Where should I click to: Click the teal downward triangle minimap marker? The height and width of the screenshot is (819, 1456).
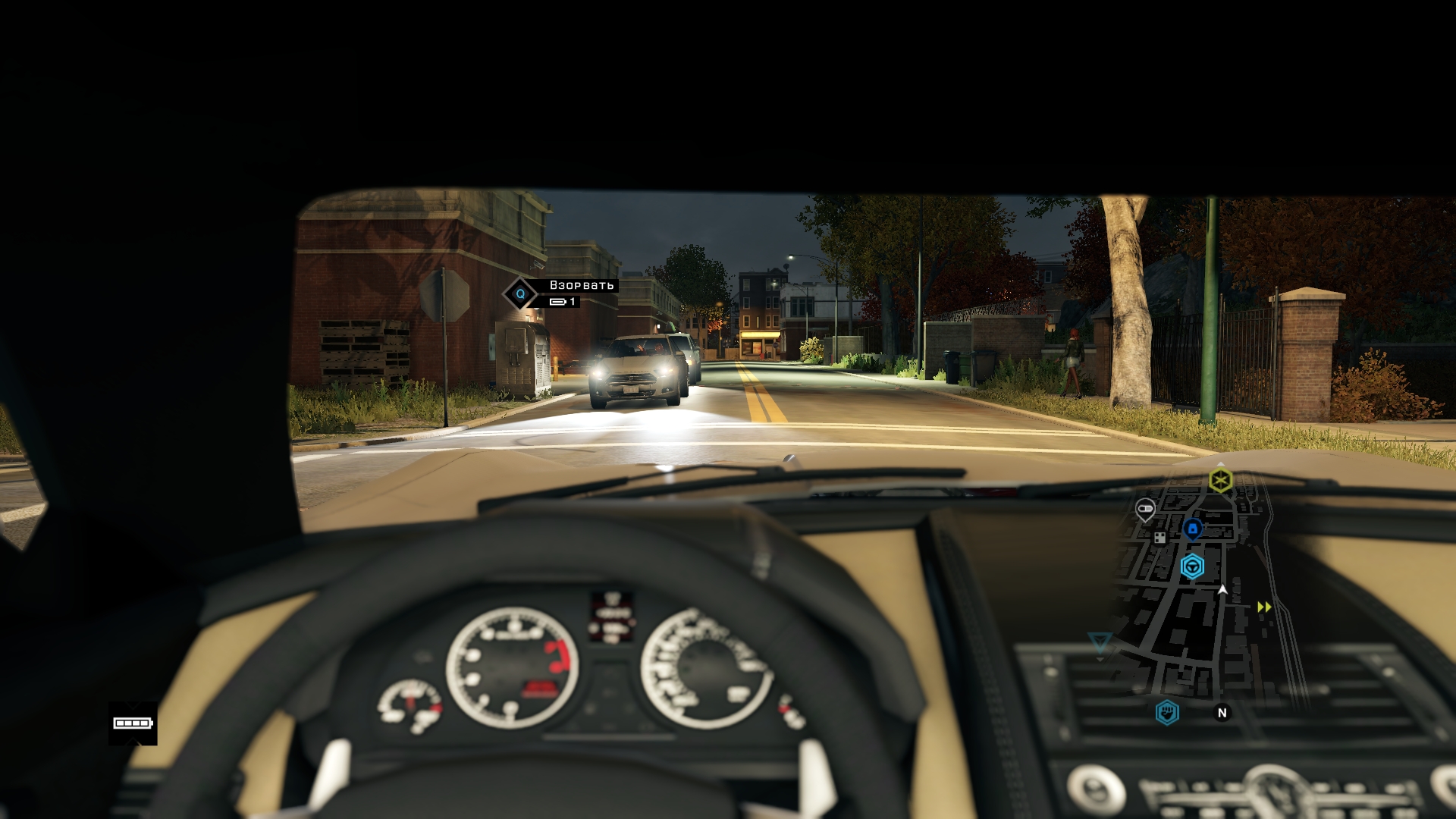(x=1099, y=643)
